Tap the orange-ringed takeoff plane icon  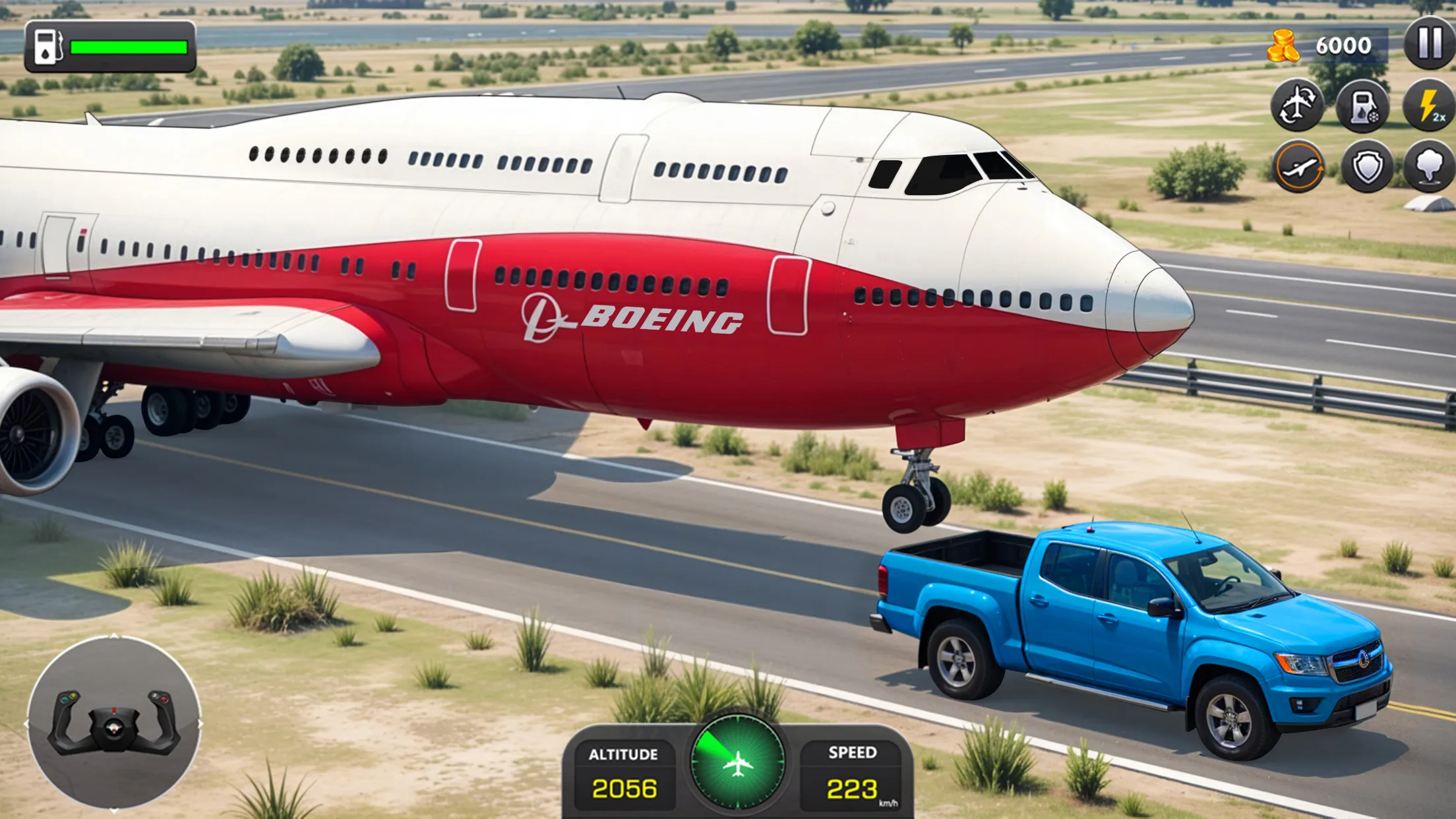pos(1298,167)
